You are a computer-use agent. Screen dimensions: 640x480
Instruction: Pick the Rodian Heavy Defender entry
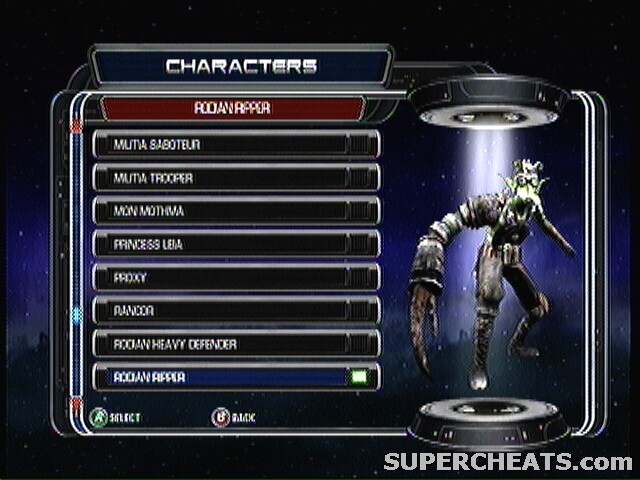coord(236,344)
